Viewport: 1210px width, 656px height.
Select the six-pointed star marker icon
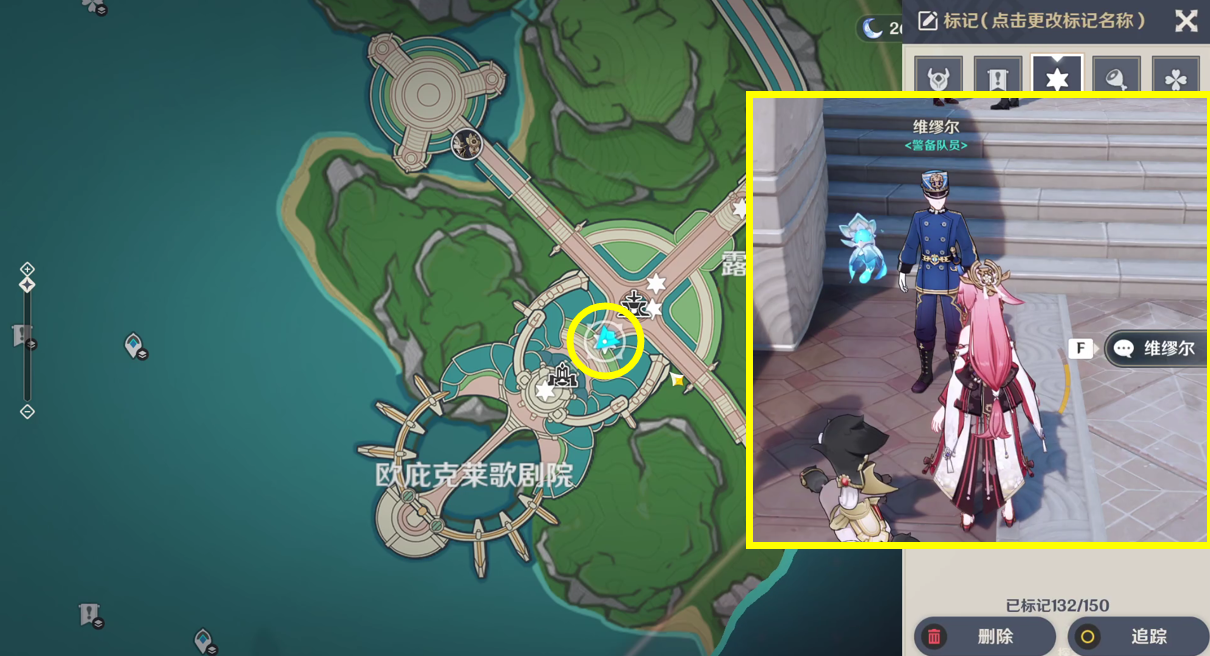pos(1057,77)
